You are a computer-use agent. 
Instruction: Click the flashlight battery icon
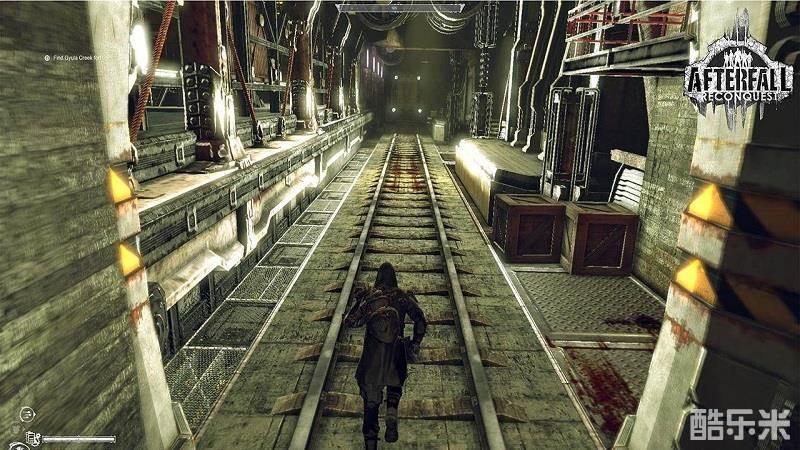pyautogui.click(x=31, y=437)
